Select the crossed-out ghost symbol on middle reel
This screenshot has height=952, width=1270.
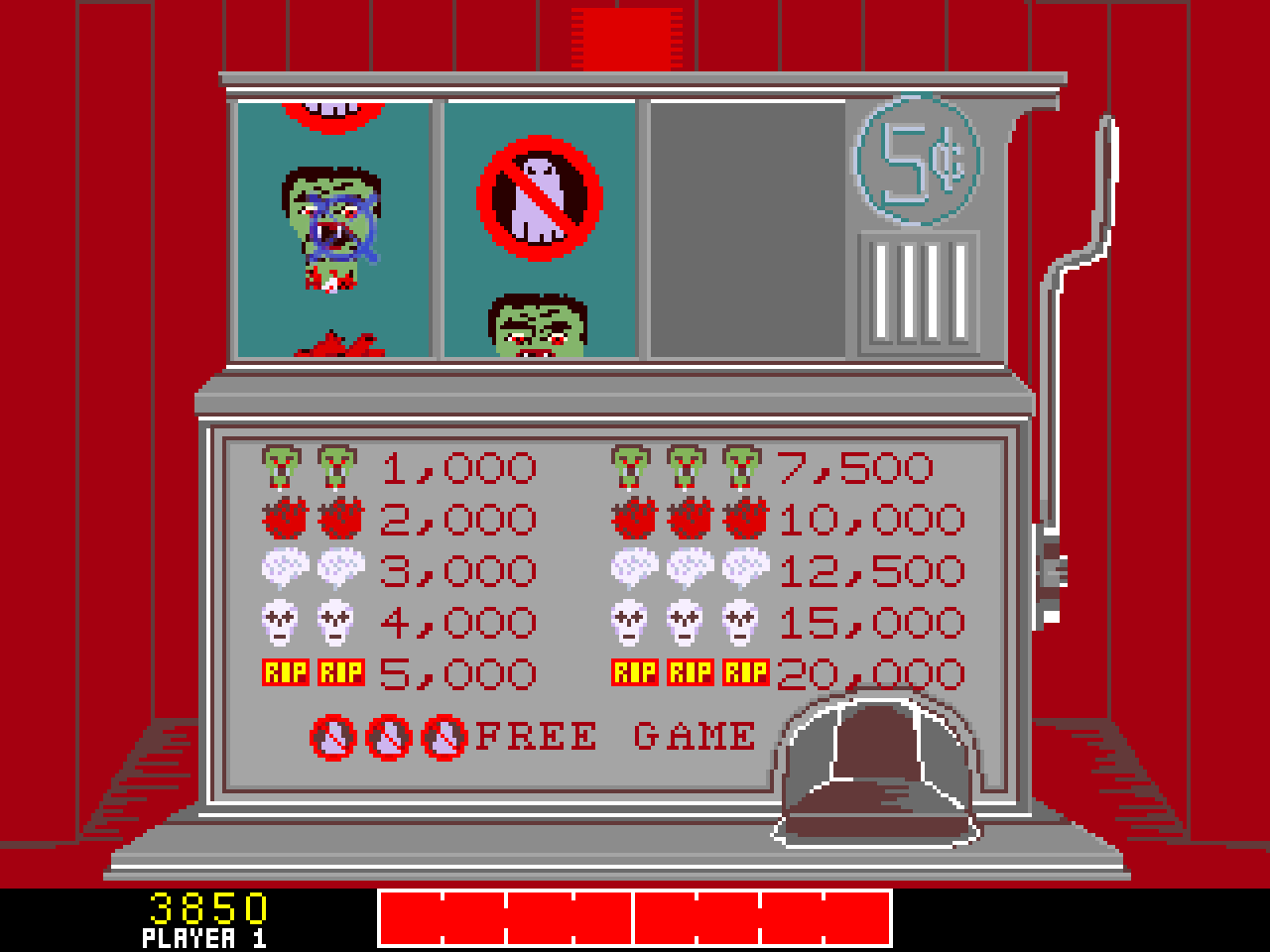[x=539, y=199]
